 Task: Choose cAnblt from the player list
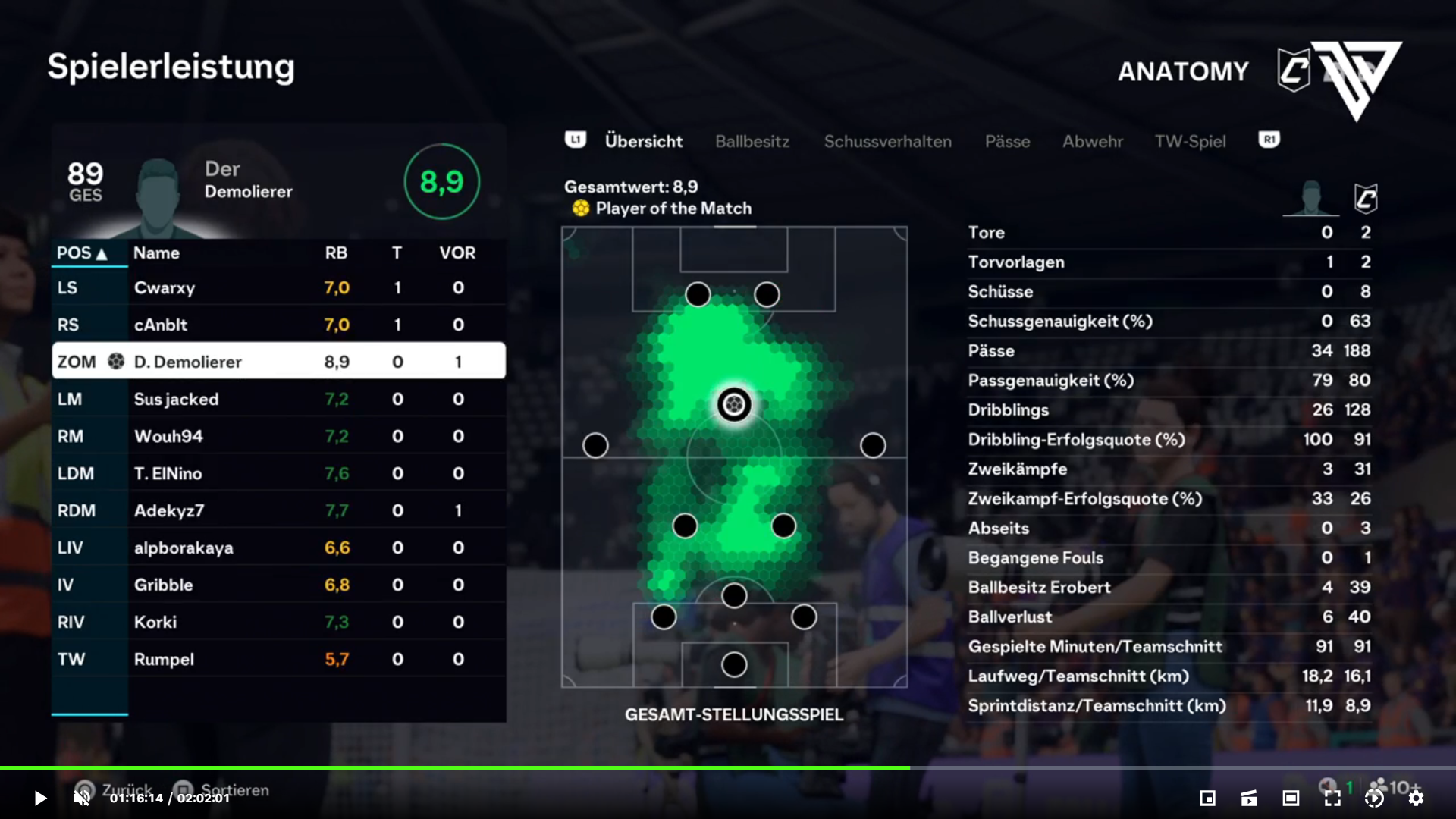click(278, 325)
